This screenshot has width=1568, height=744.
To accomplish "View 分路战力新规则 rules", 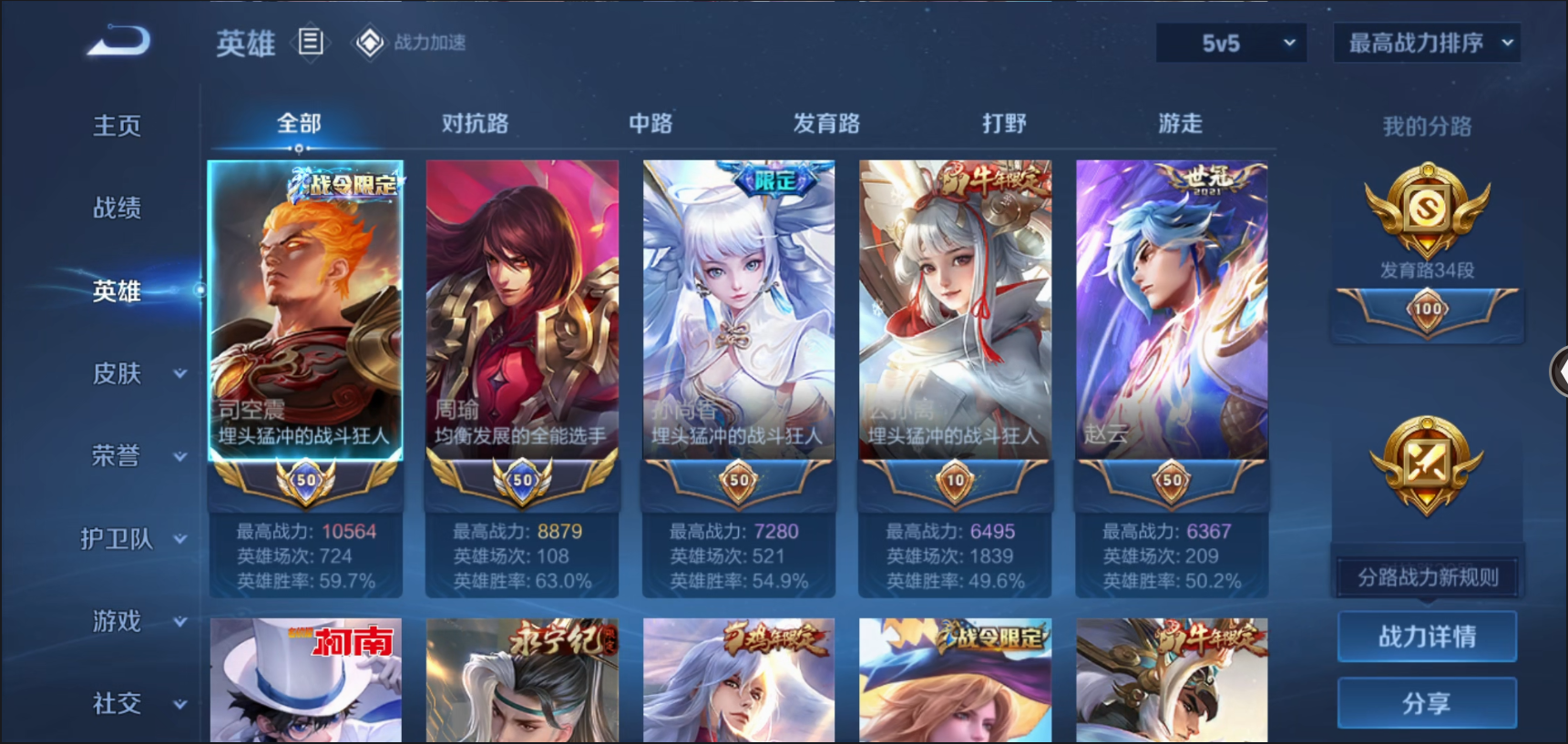I will 1427,577.
